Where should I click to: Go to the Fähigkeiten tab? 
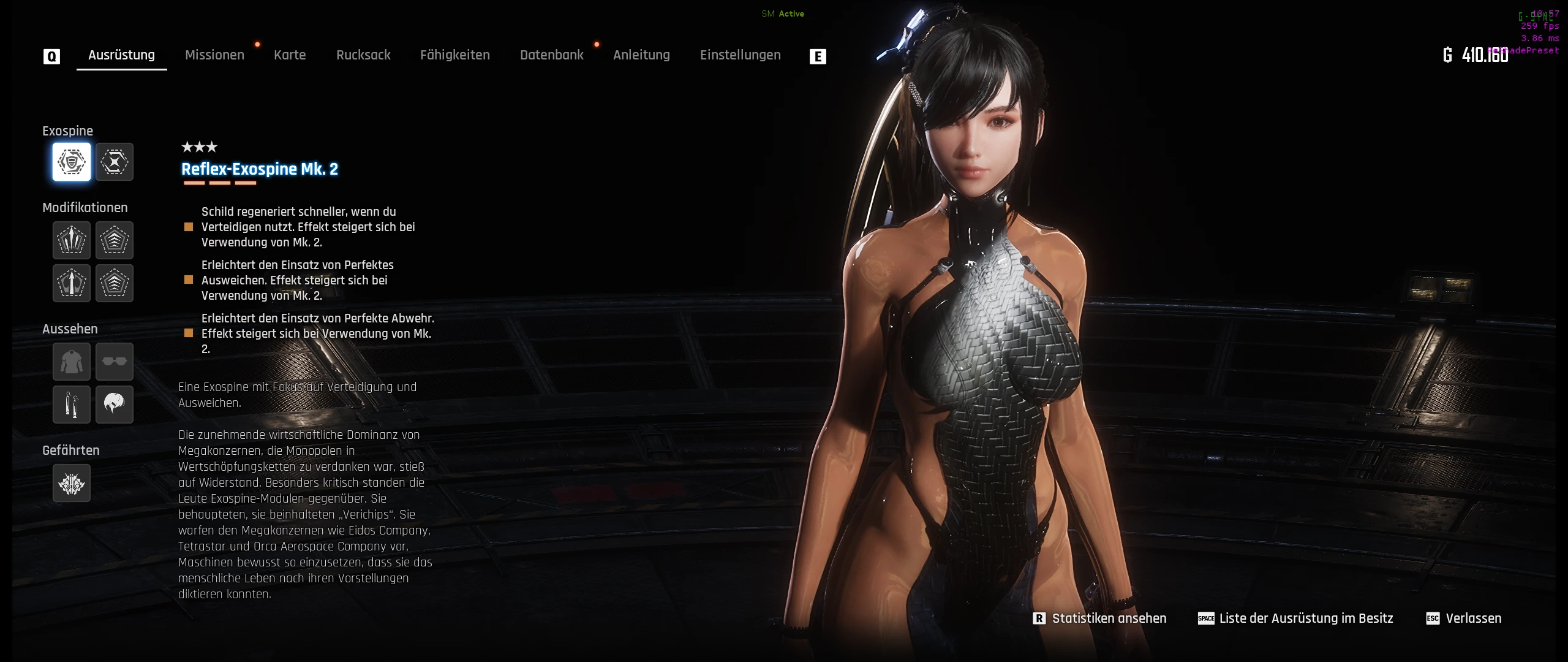[455, 55]
